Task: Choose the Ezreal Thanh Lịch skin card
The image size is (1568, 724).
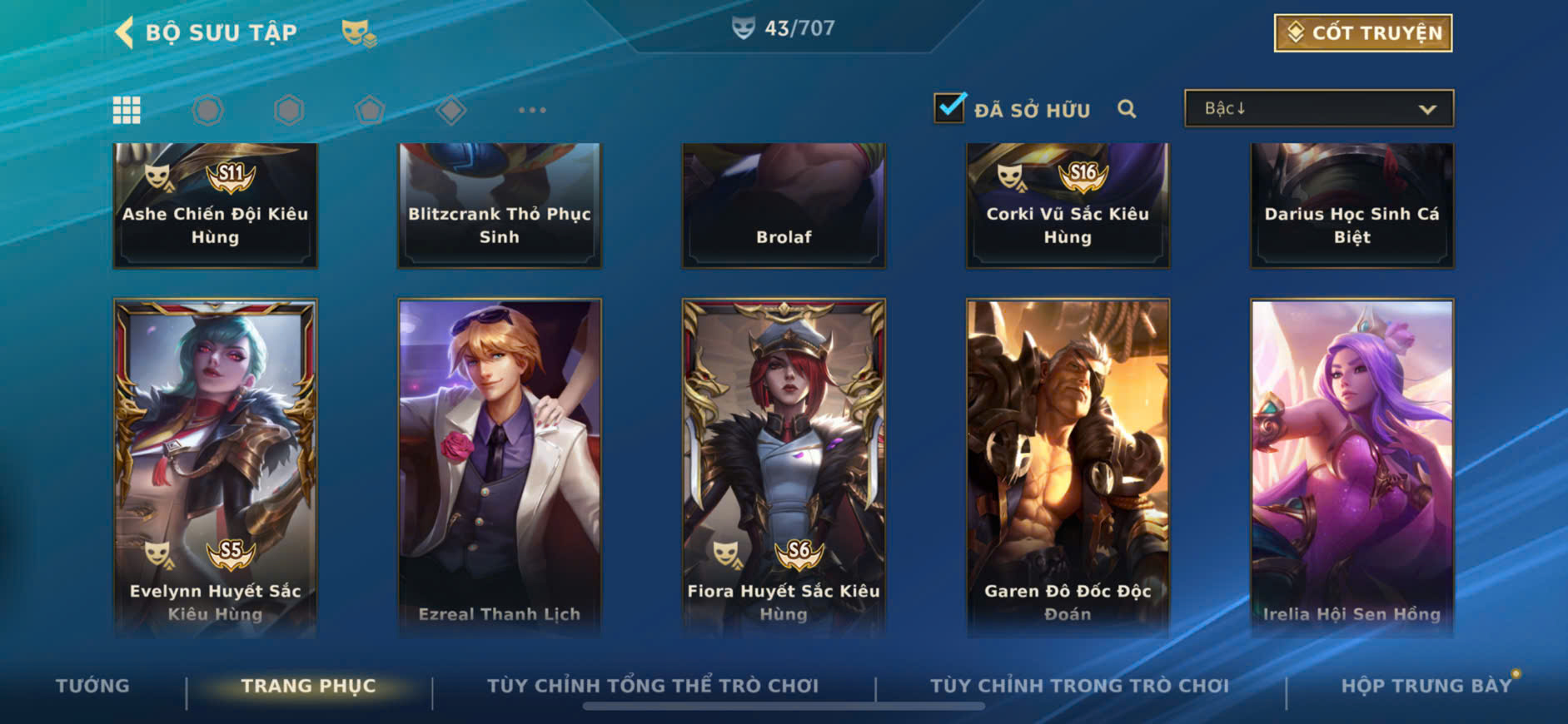Action: click(x=500, y=466)
